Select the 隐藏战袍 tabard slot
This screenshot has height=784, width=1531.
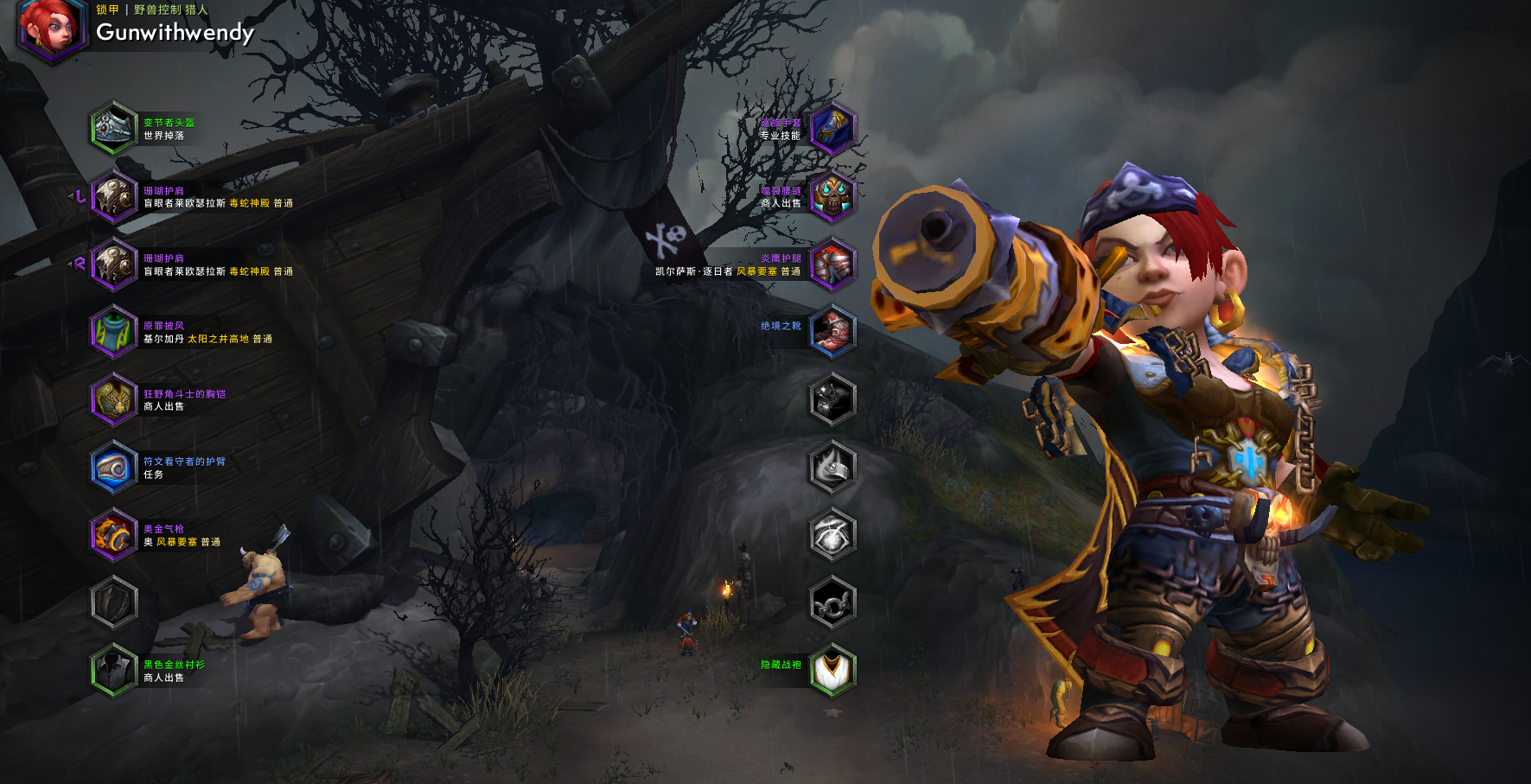832,671
